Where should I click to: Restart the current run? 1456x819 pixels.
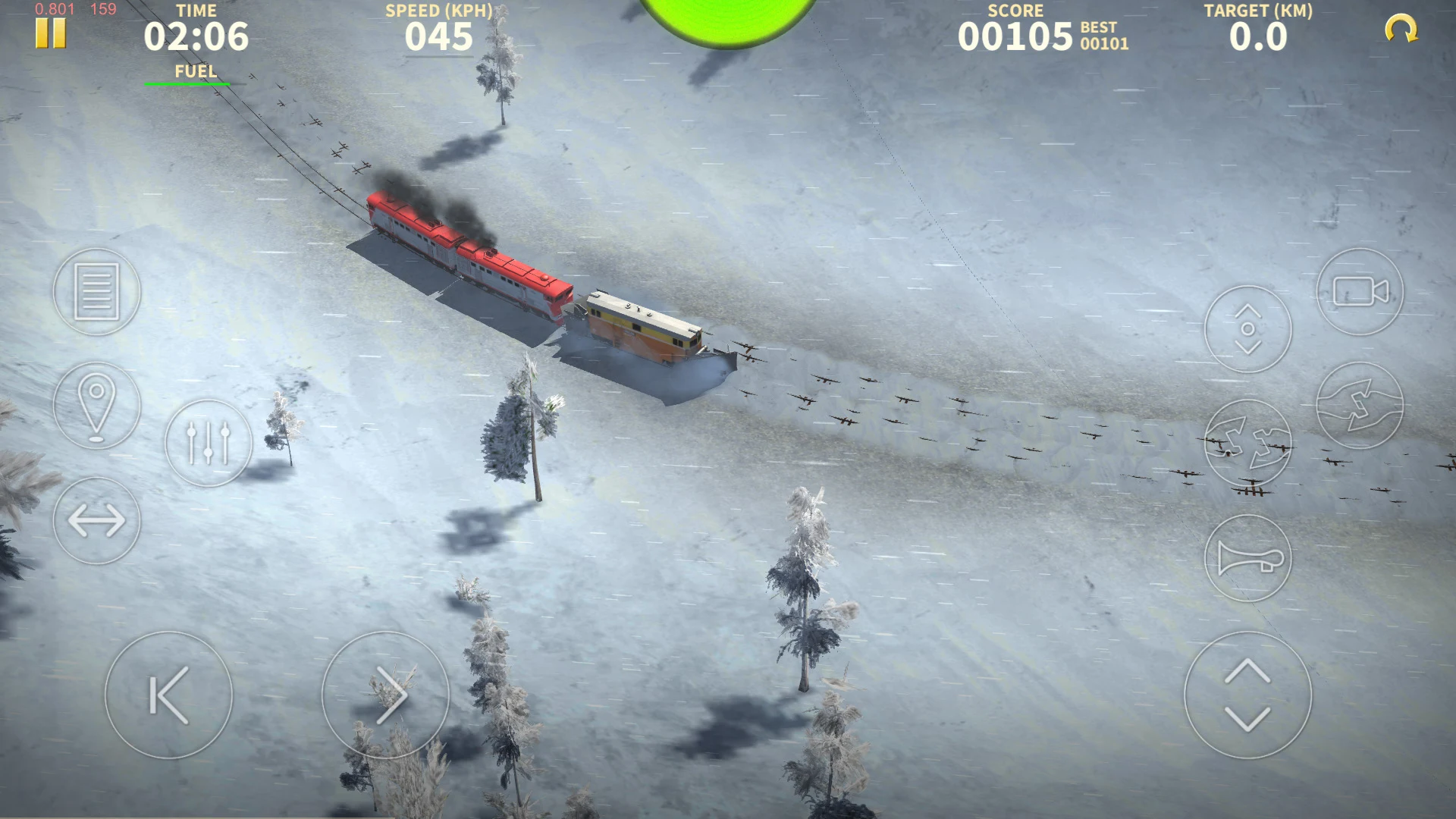1401,29
